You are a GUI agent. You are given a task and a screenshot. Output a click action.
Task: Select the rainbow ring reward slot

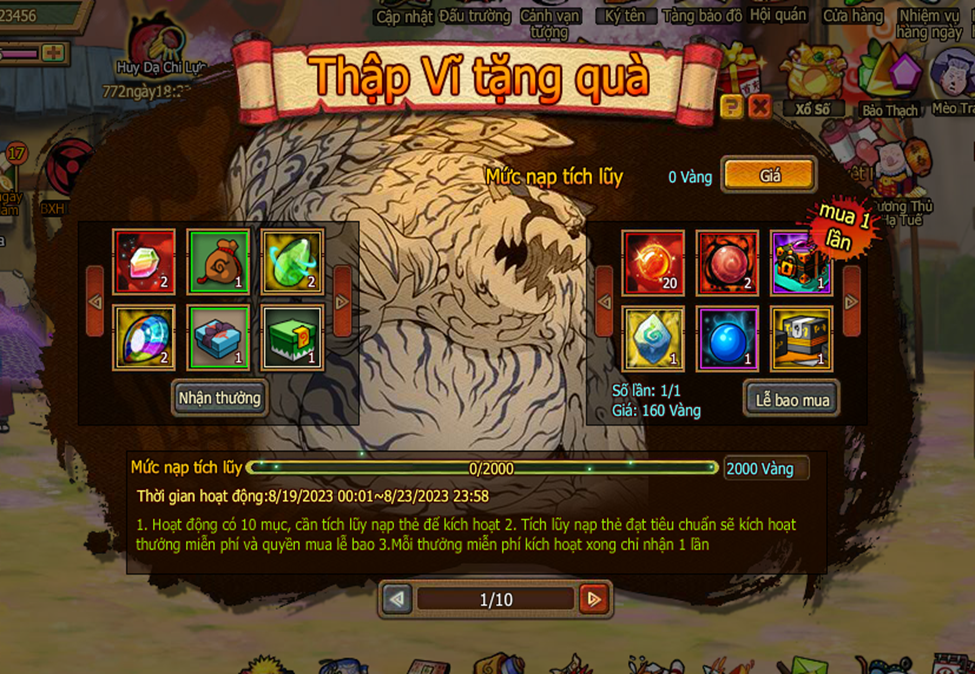(144, 338)
